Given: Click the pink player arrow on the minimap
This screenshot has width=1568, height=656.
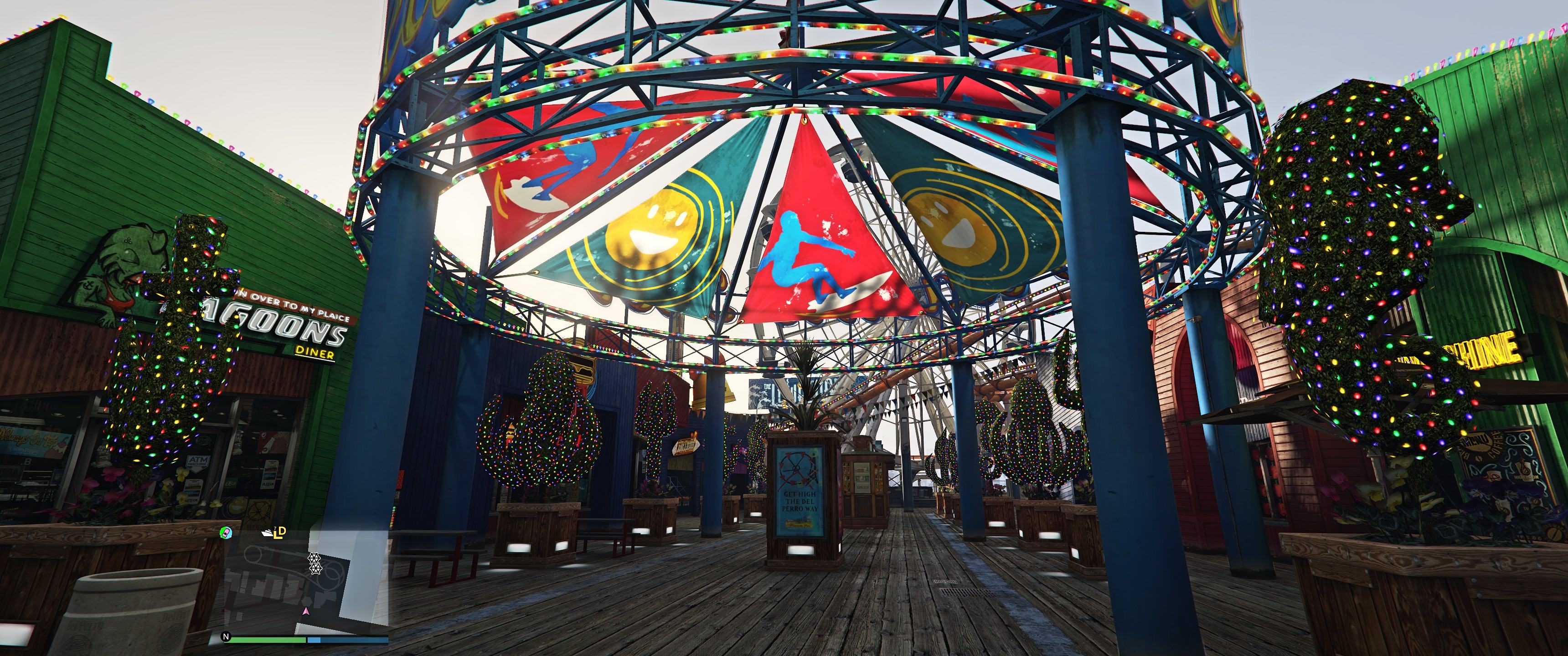Looking at the screenshot, I should pyautogui.click(x=307, y=611).
